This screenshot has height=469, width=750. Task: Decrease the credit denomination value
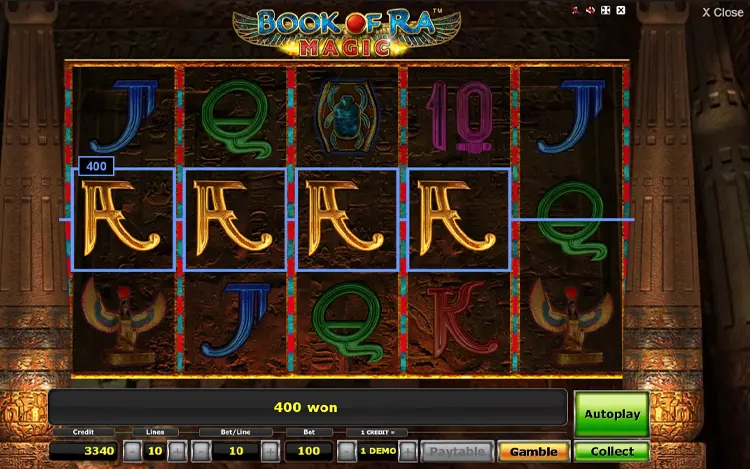click(346, 450)
